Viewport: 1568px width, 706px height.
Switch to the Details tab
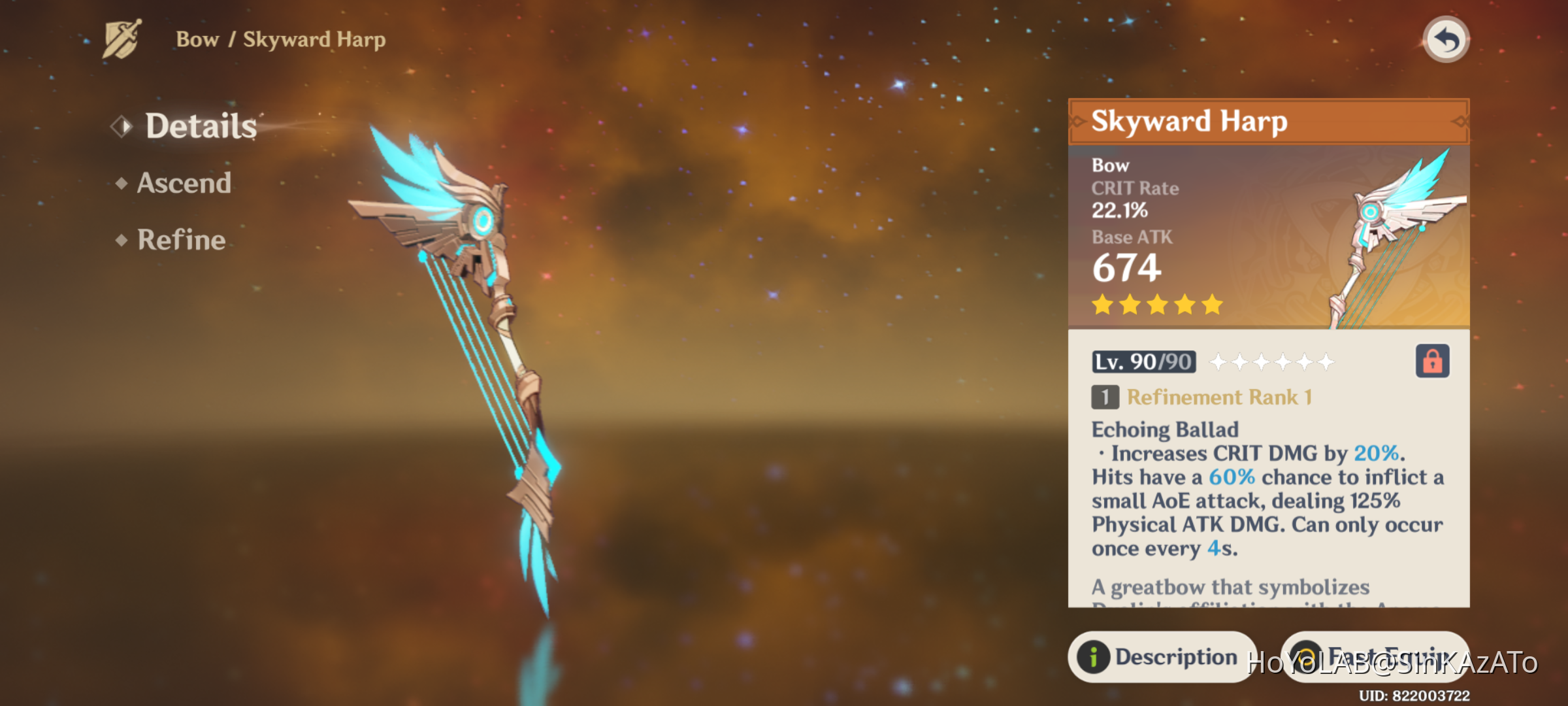point(201,126)
